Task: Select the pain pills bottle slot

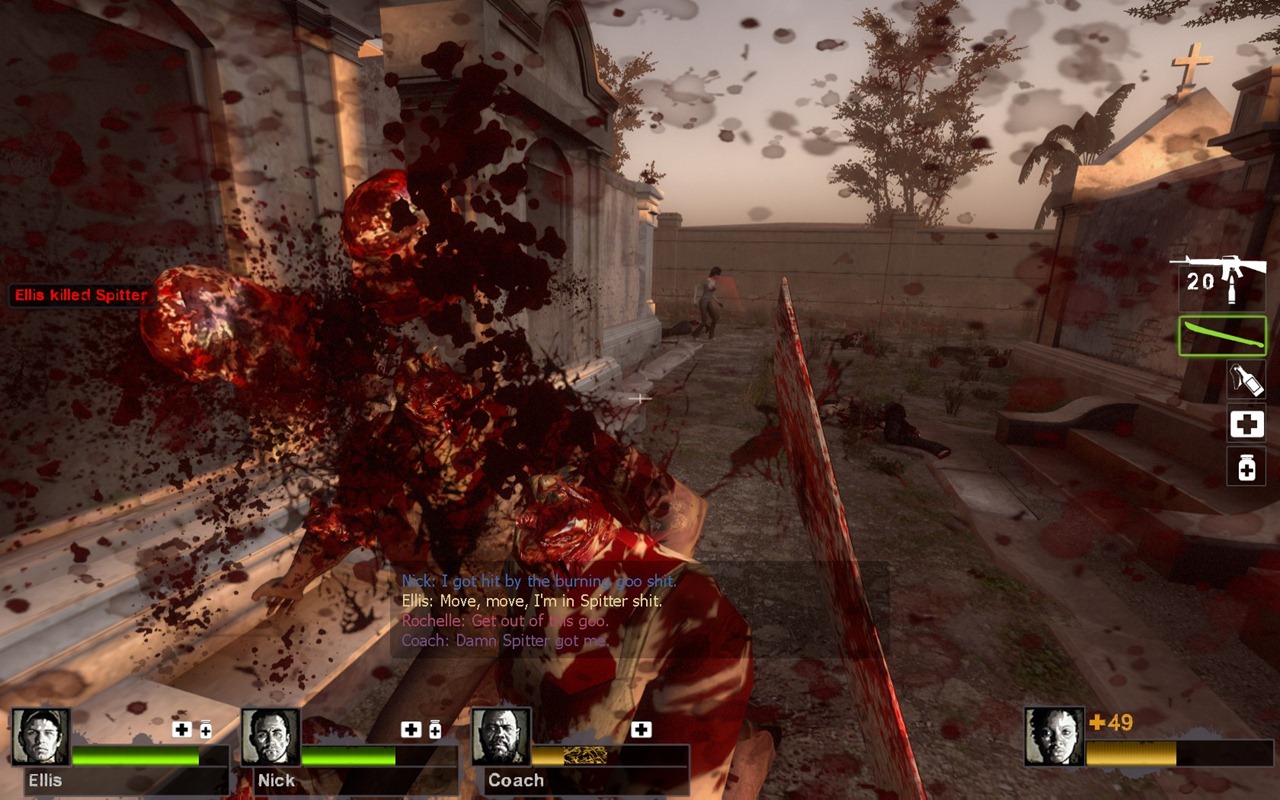Action: pyautogui.click(x=1246, y=466)
